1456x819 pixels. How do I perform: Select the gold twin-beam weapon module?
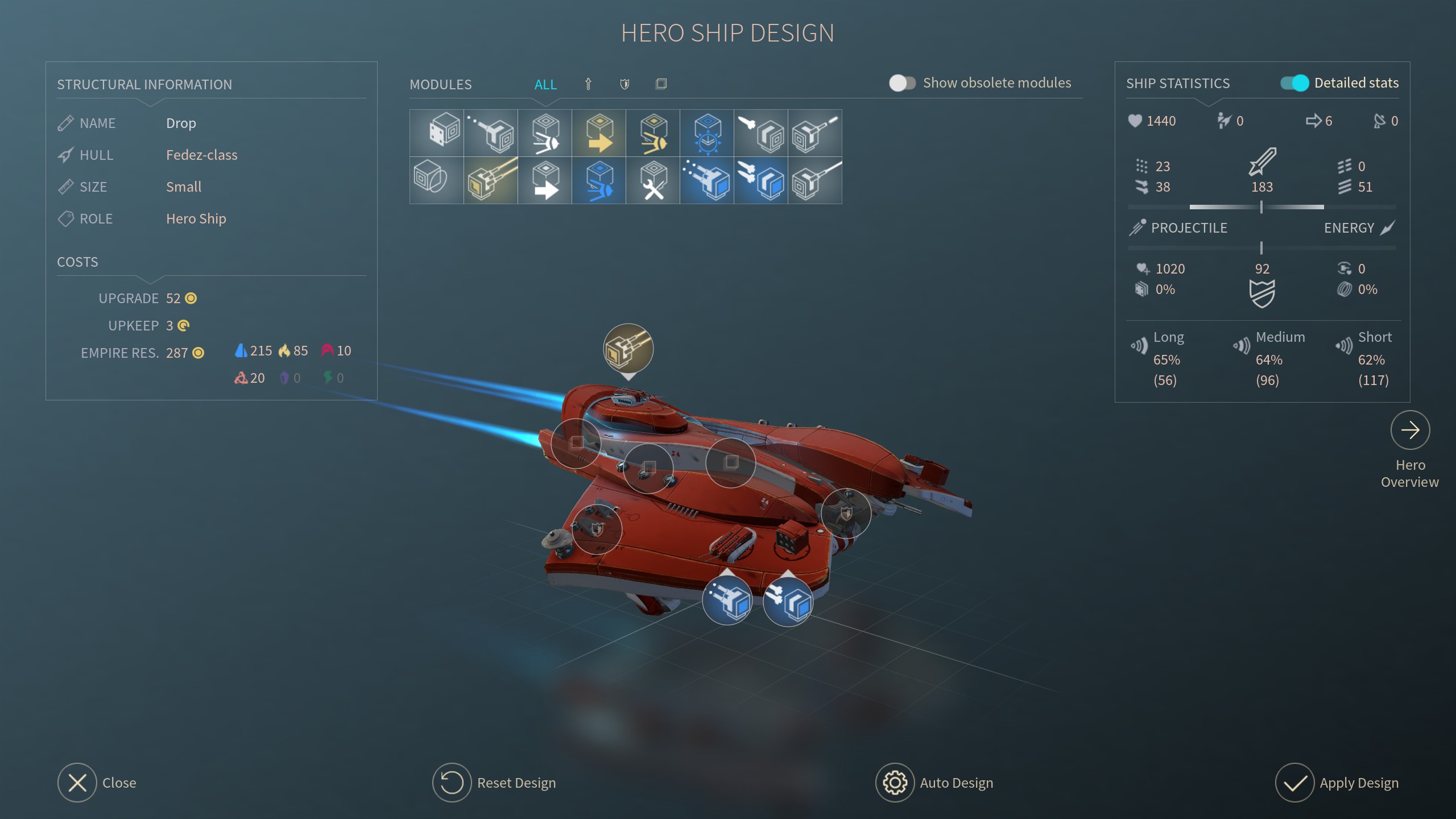(491, 181)
